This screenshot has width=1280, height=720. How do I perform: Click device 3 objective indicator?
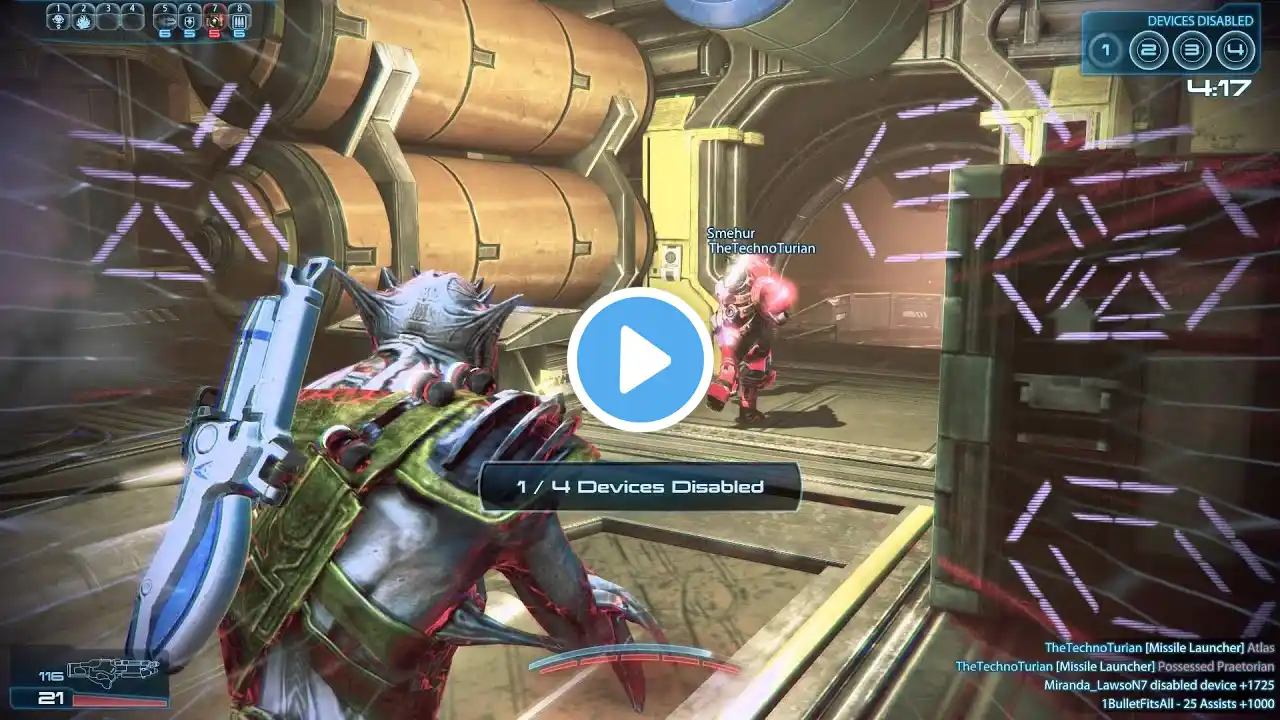(1192, 48)
